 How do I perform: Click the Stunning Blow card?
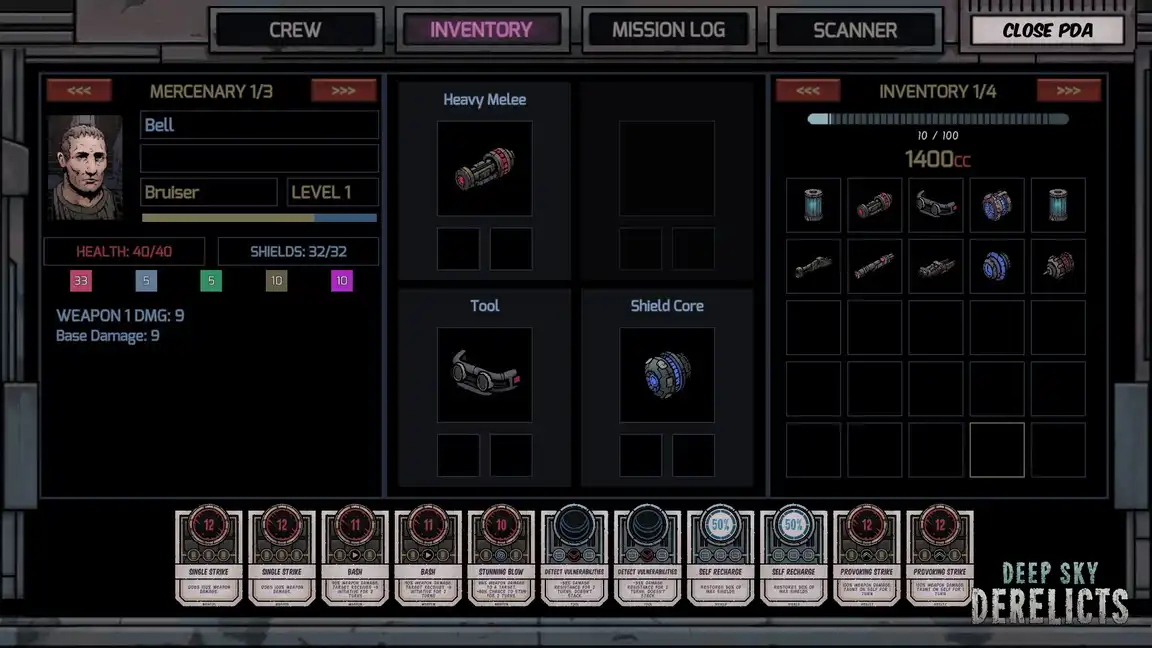pyautogui.click(x=500, y=557)
